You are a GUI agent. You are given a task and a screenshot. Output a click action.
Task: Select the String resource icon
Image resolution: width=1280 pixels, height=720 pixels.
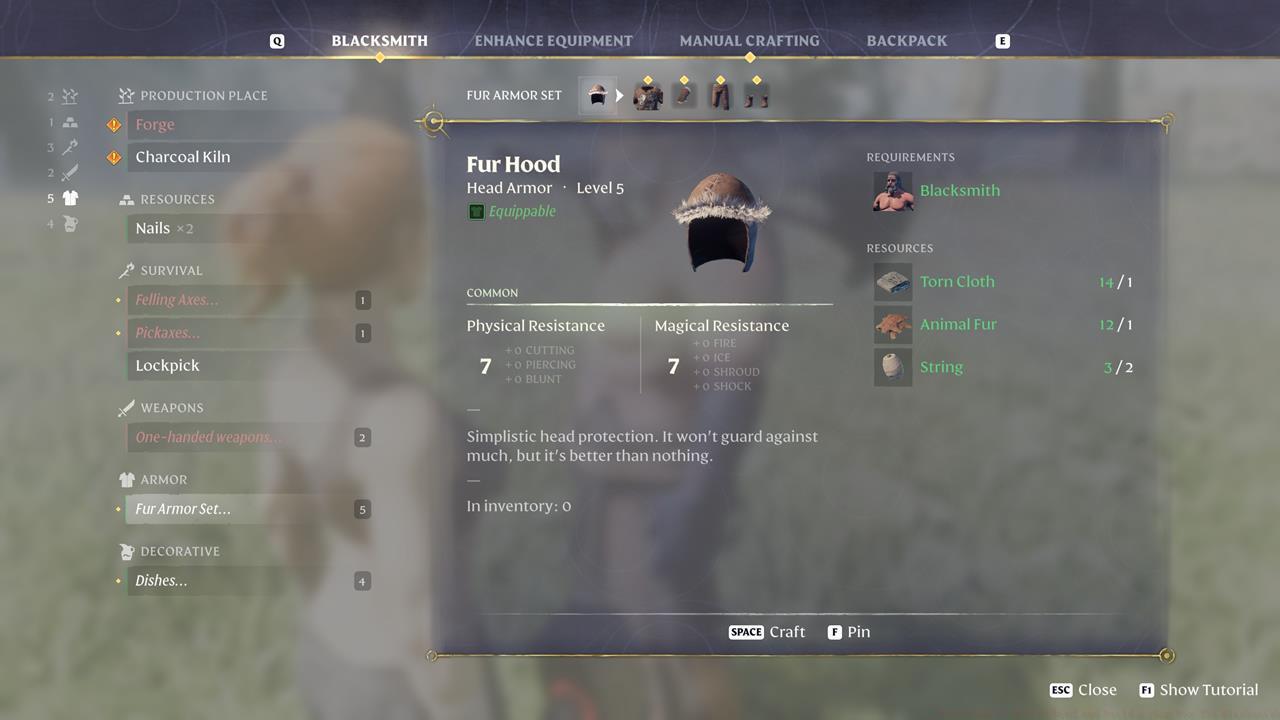coord(893,366)
